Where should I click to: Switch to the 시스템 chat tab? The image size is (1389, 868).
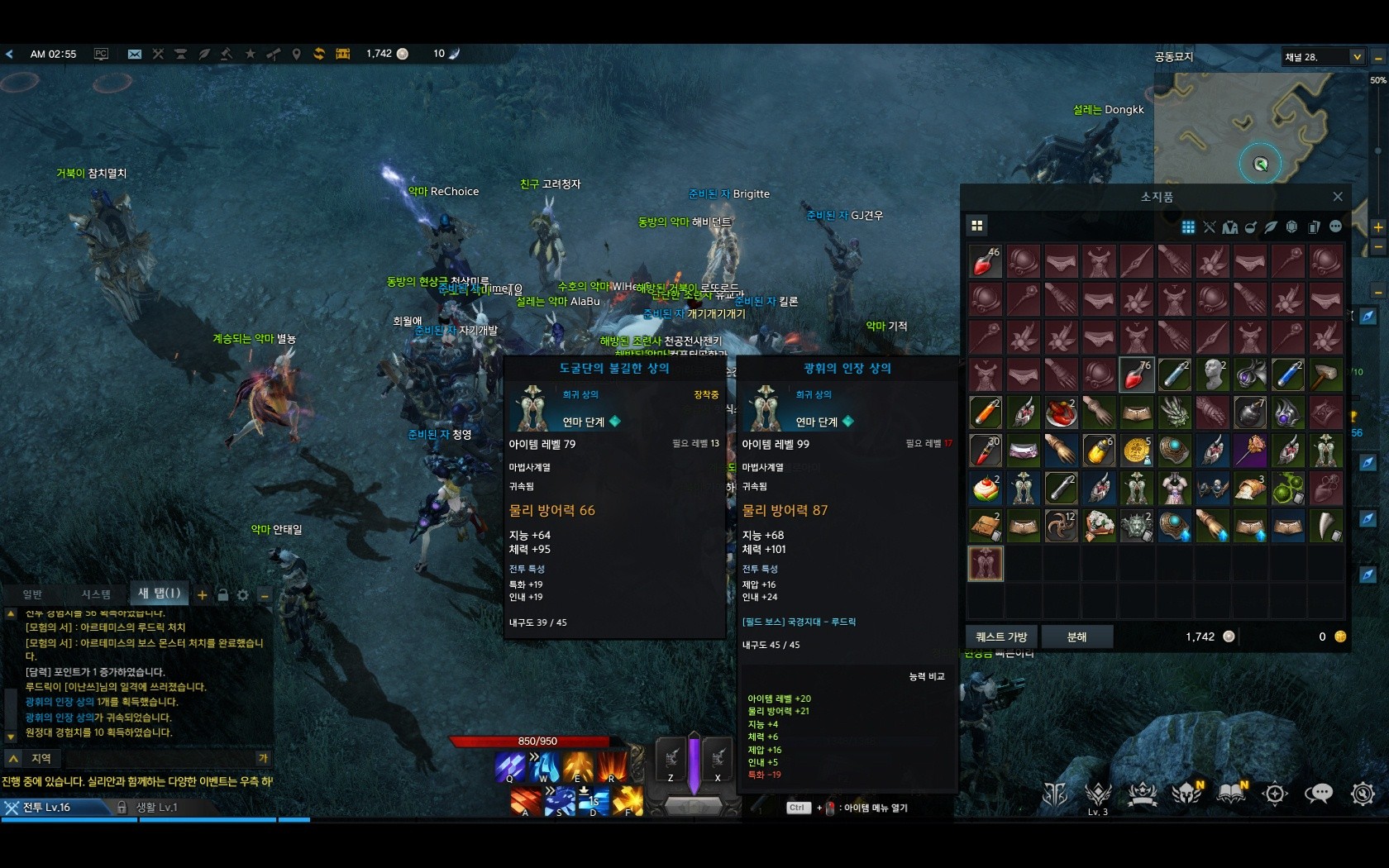96,594
